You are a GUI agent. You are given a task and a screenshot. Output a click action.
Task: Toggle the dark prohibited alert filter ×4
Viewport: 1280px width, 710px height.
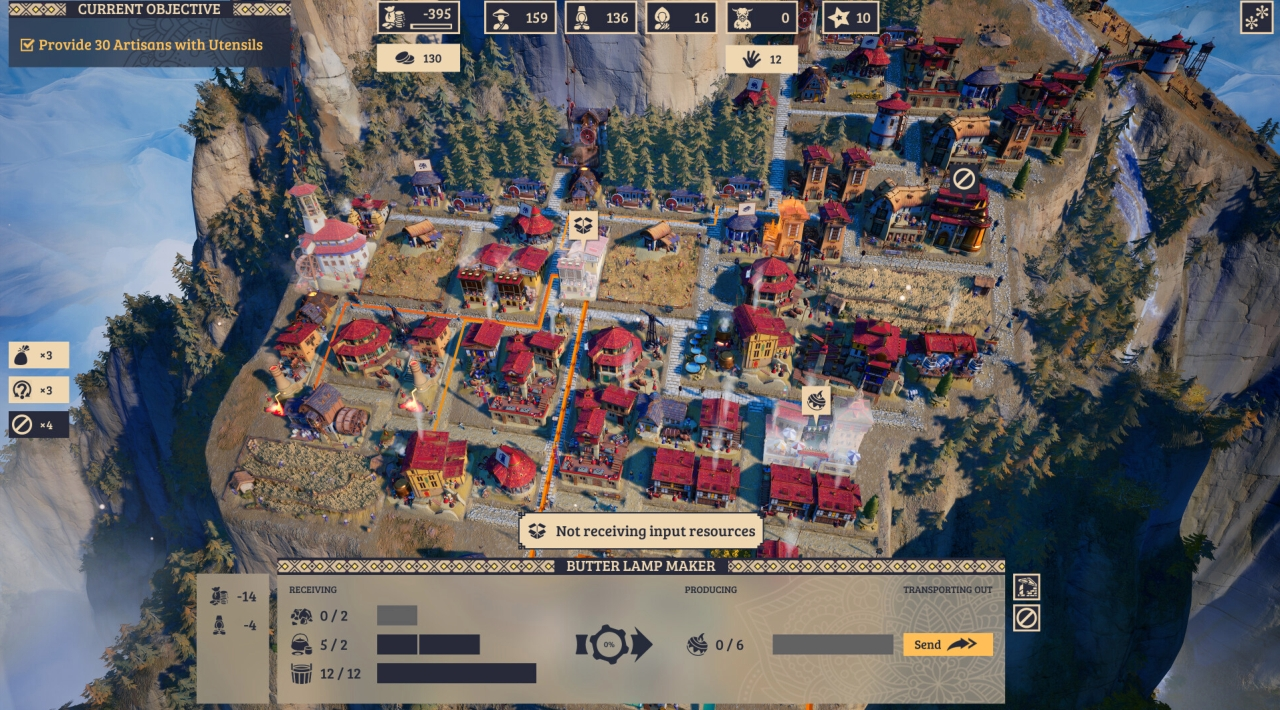[x=39, y=424]
